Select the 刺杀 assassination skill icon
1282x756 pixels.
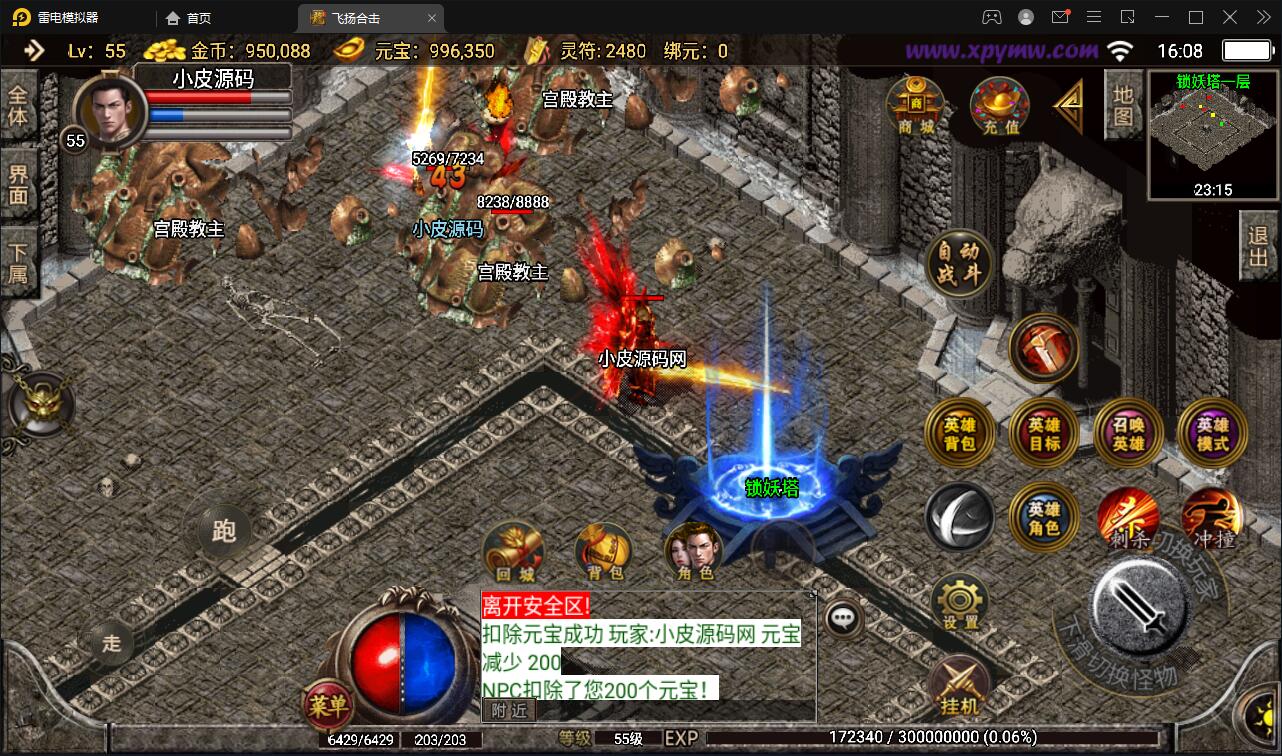pyautogui.click(x=1128, y=520)
